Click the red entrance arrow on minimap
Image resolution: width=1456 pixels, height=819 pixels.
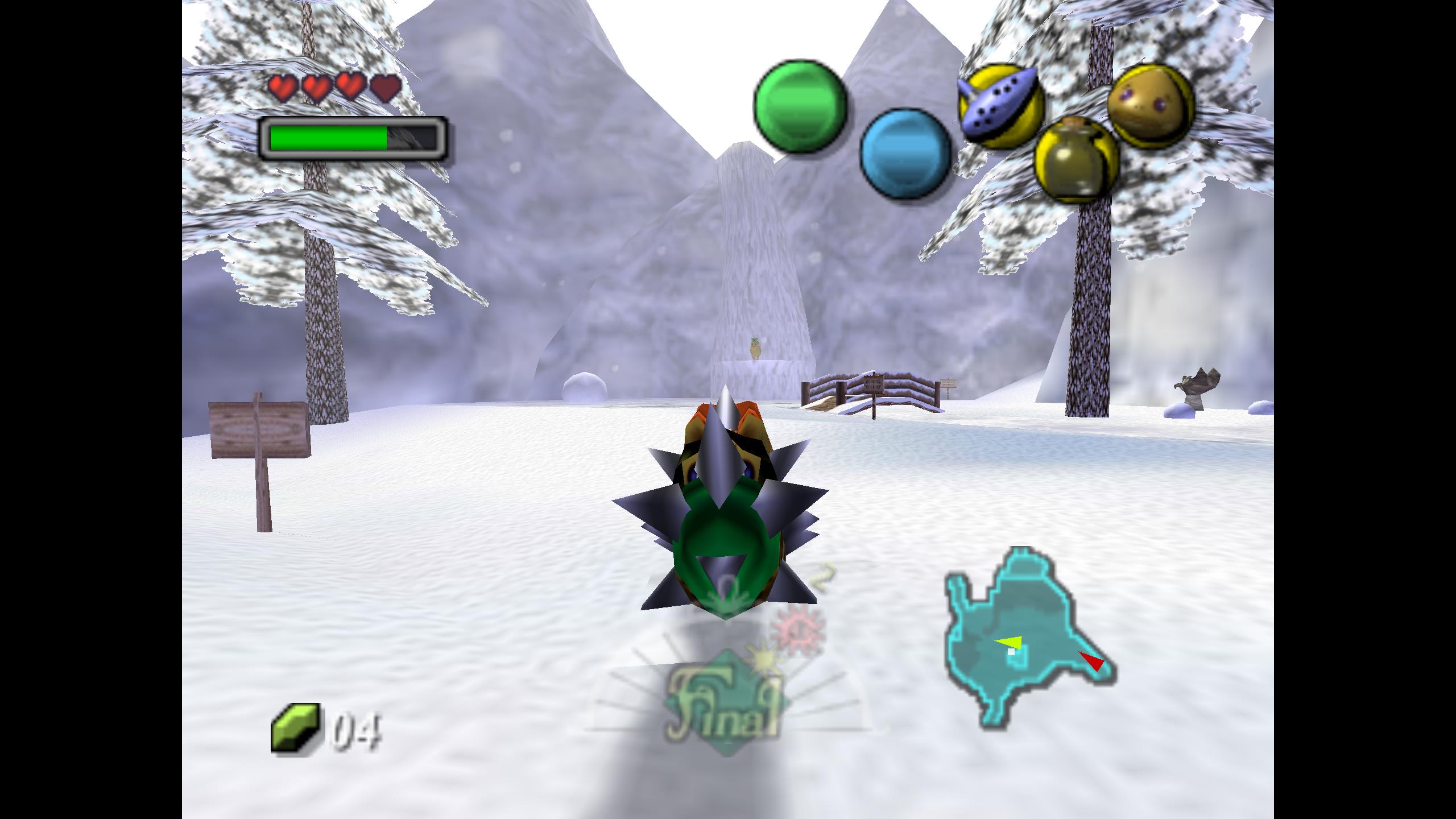click(x=1092, y=661)
